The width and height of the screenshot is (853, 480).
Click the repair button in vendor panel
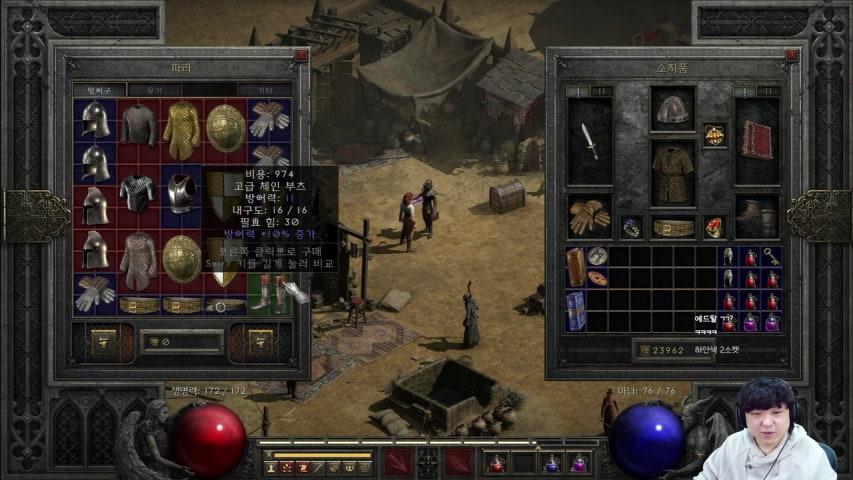coord(103,342)
